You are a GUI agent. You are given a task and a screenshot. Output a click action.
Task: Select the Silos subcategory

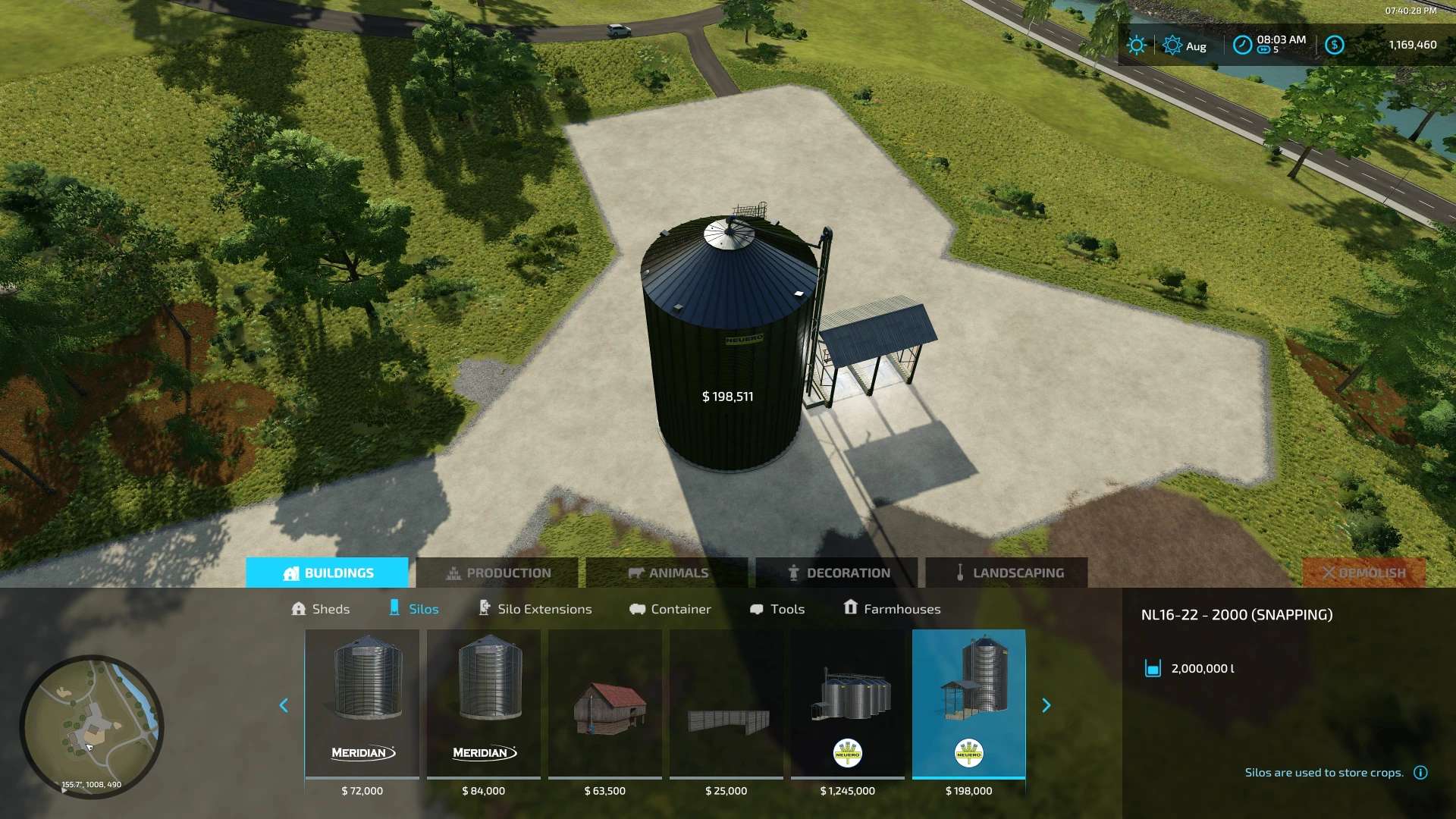point(414,609)
